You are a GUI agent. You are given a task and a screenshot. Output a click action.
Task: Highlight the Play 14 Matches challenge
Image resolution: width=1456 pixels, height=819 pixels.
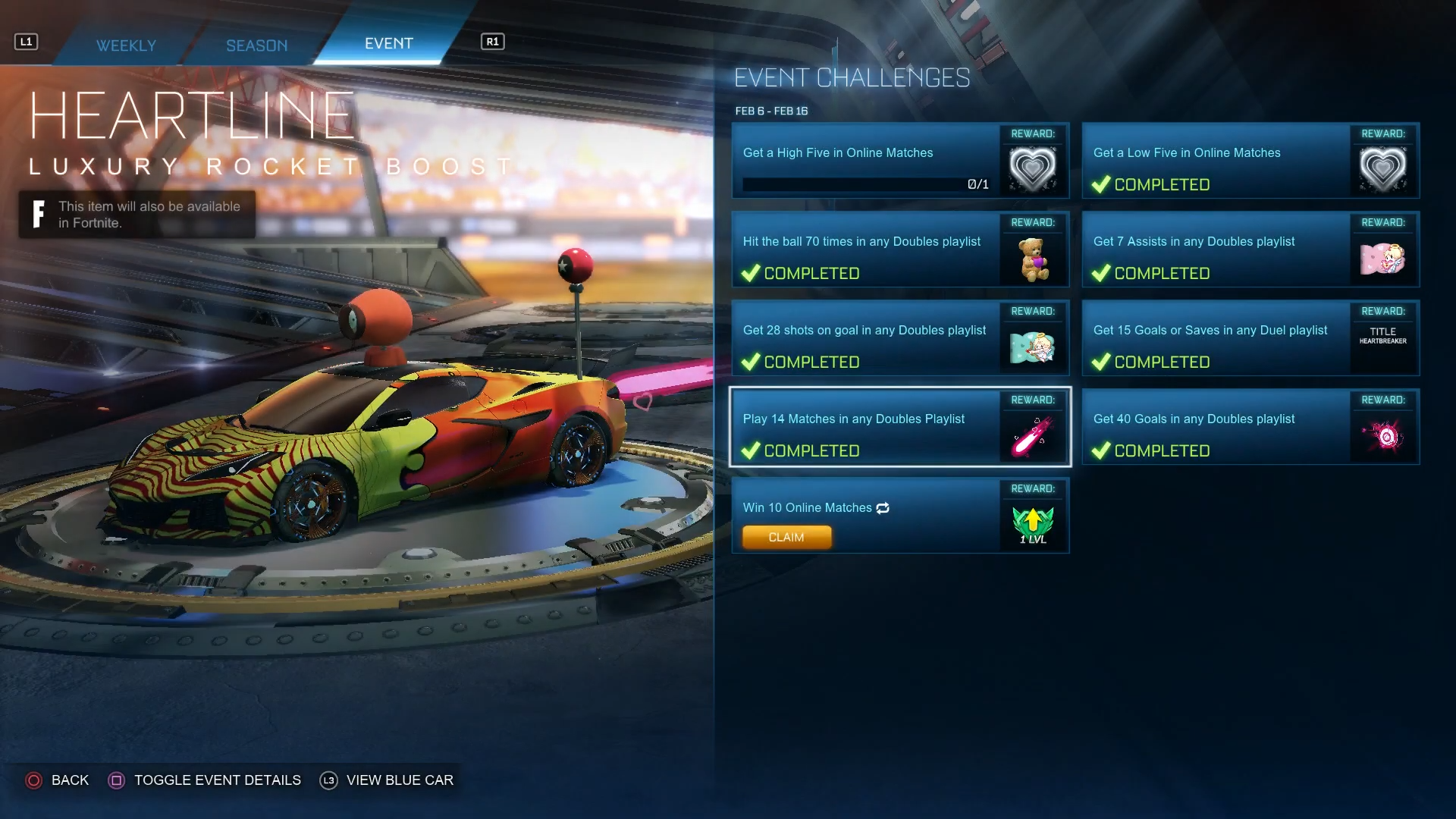point(864,427)
